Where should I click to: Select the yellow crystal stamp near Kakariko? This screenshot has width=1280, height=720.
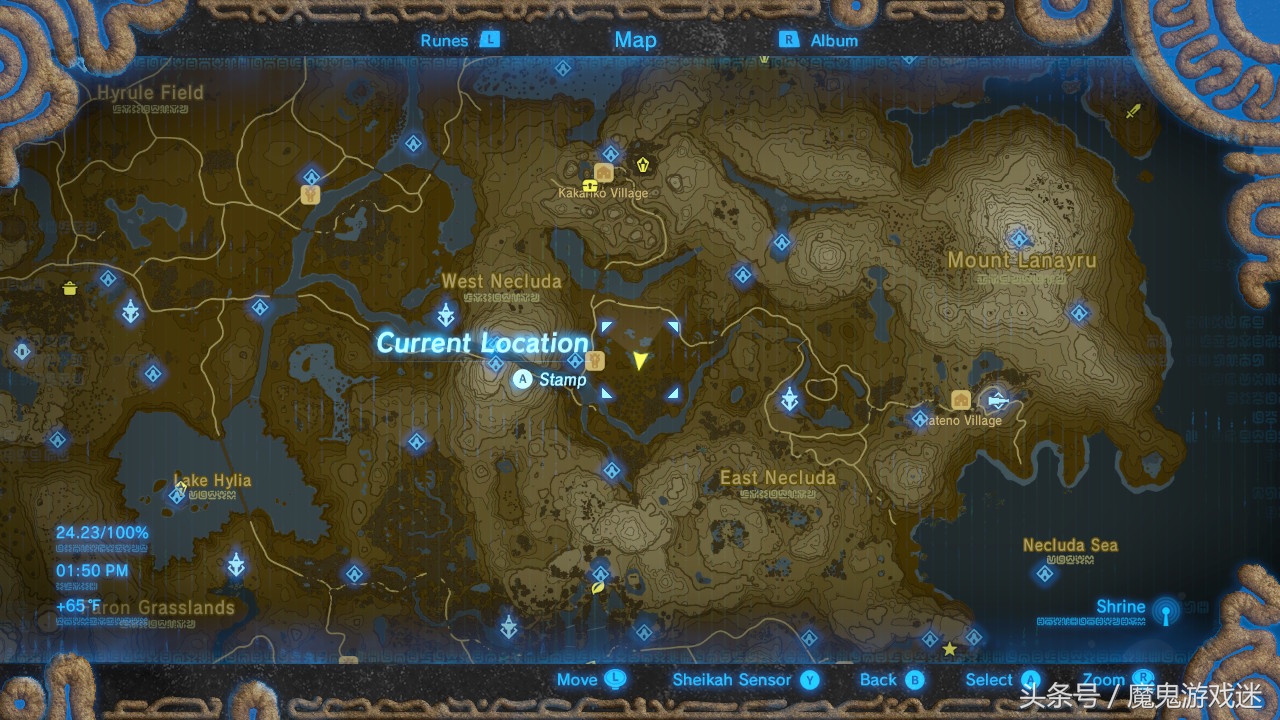pyautogui.click(x=644, y=161)
